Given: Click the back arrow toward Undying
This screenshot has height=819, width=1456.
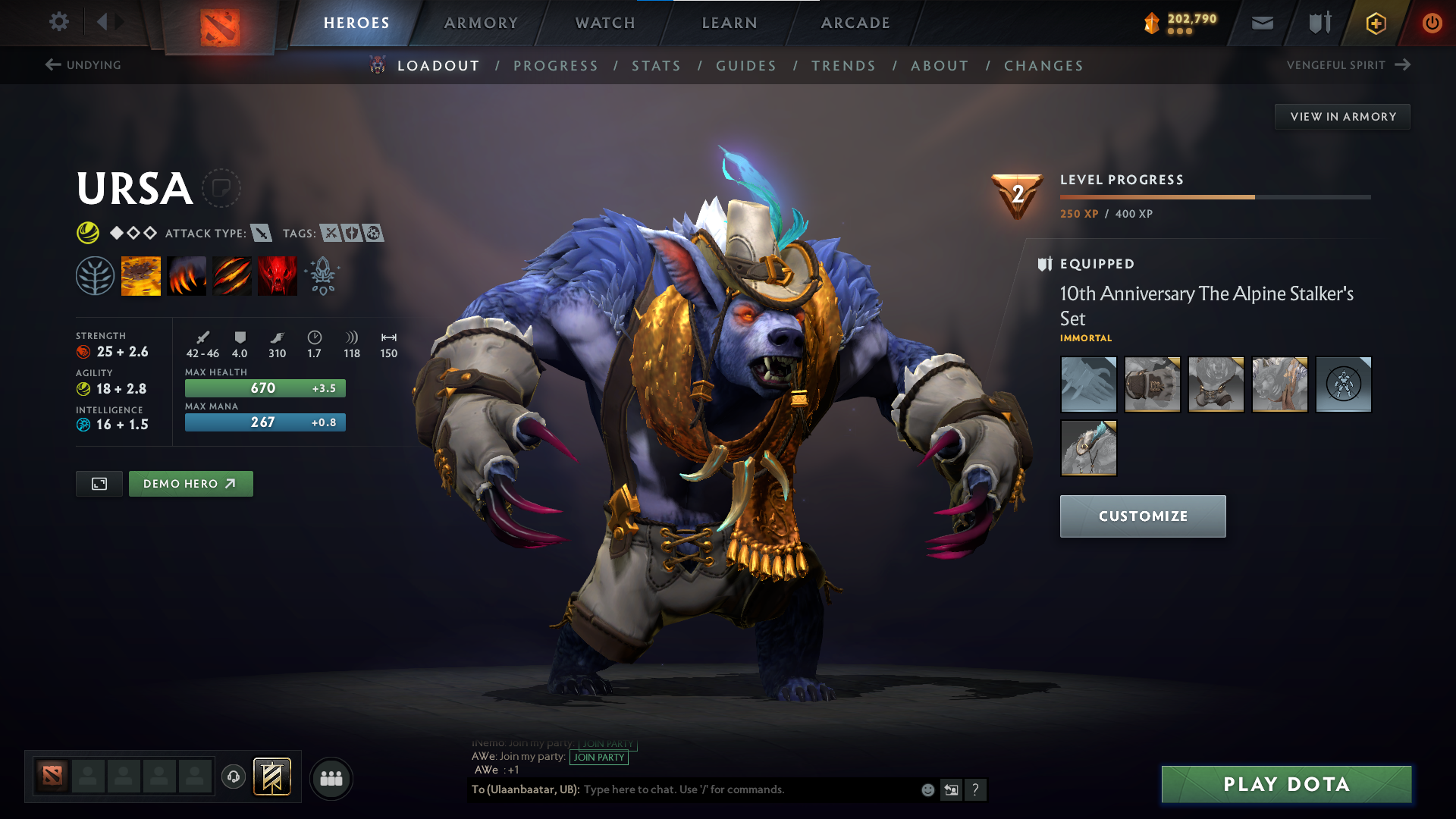Looking at the screenshot, I should tap(52, 64).
